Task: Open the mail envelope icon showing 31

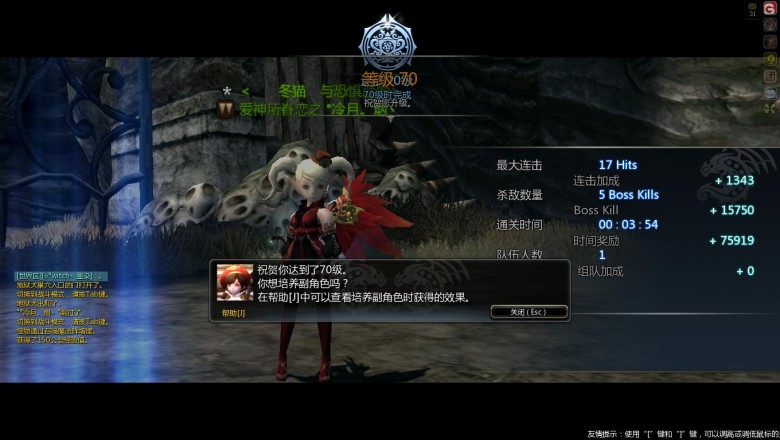Action: point(752,10)
